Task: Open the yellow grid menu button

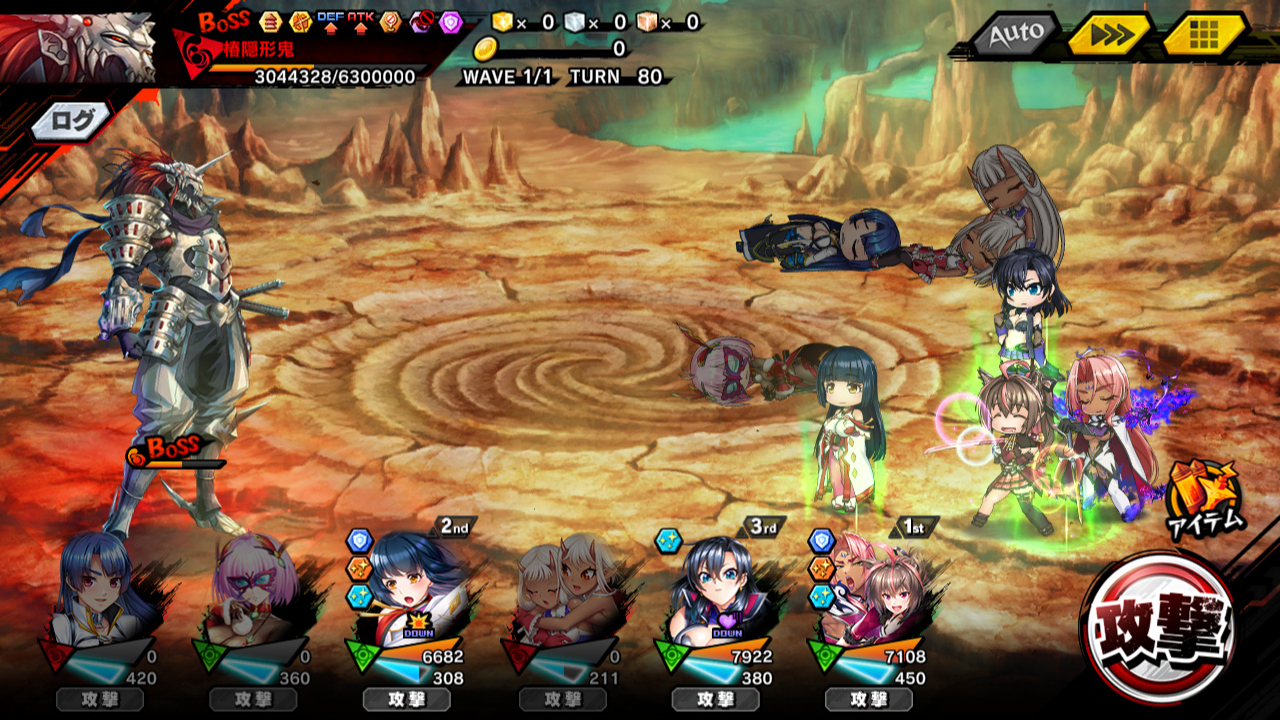Action: (x=1203, y=36)
